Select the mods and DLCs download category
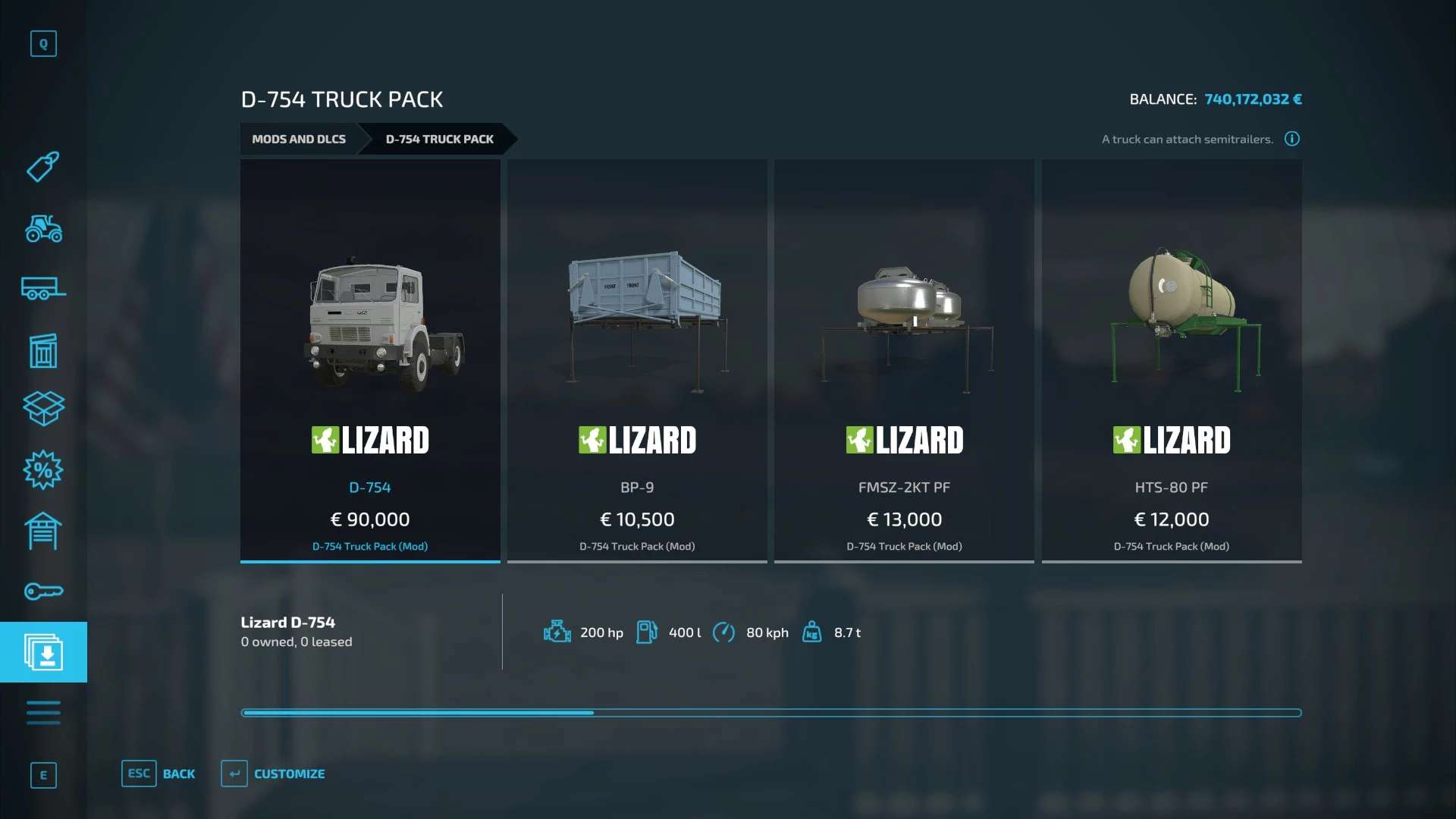Screen dimensions: 1456x819 tap(43, 652)
